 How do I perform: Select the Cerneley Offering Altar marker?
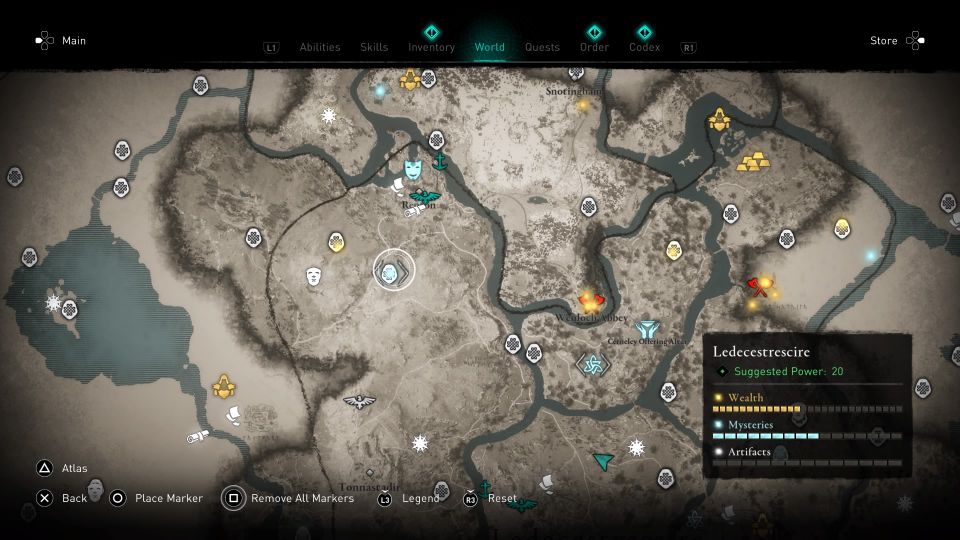[x=646, y=328]
